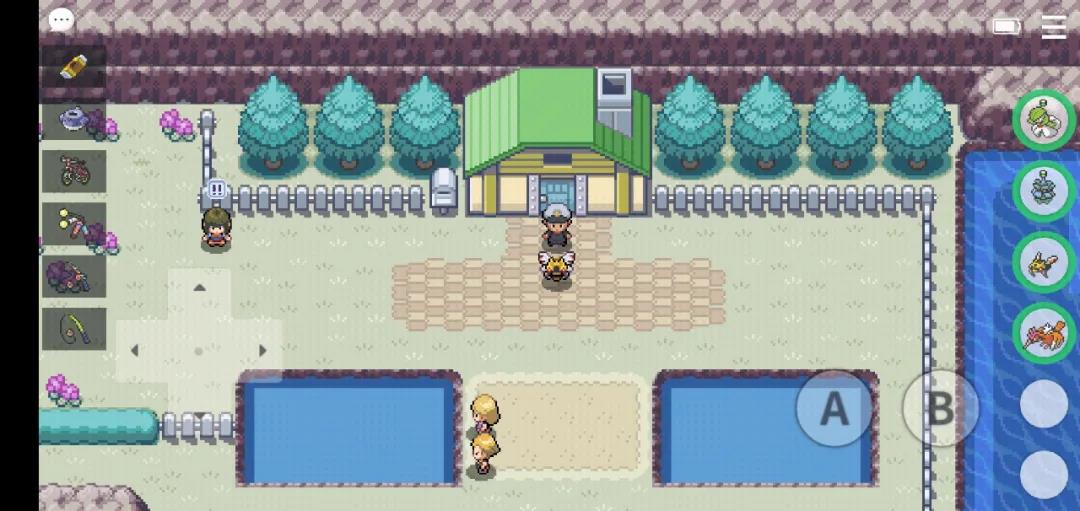
Task: Open the hamburger main menu
Action: pos(1054,27)
